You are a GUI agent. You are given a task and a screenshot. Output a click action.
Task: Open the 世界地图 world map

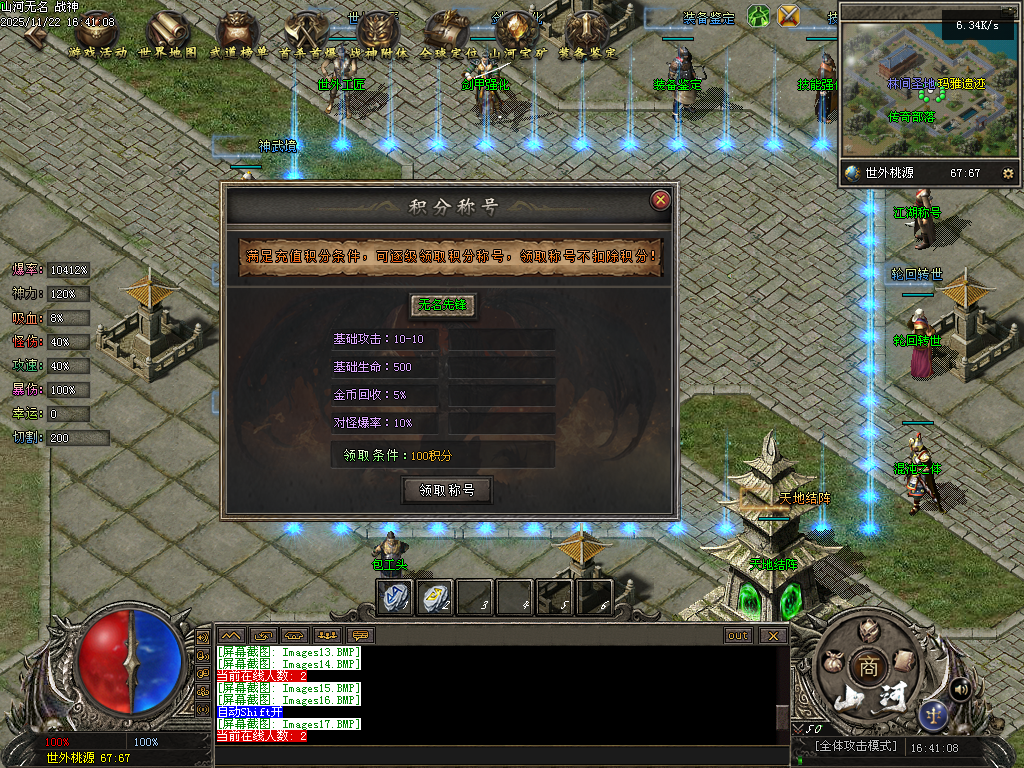click(167, 35)
